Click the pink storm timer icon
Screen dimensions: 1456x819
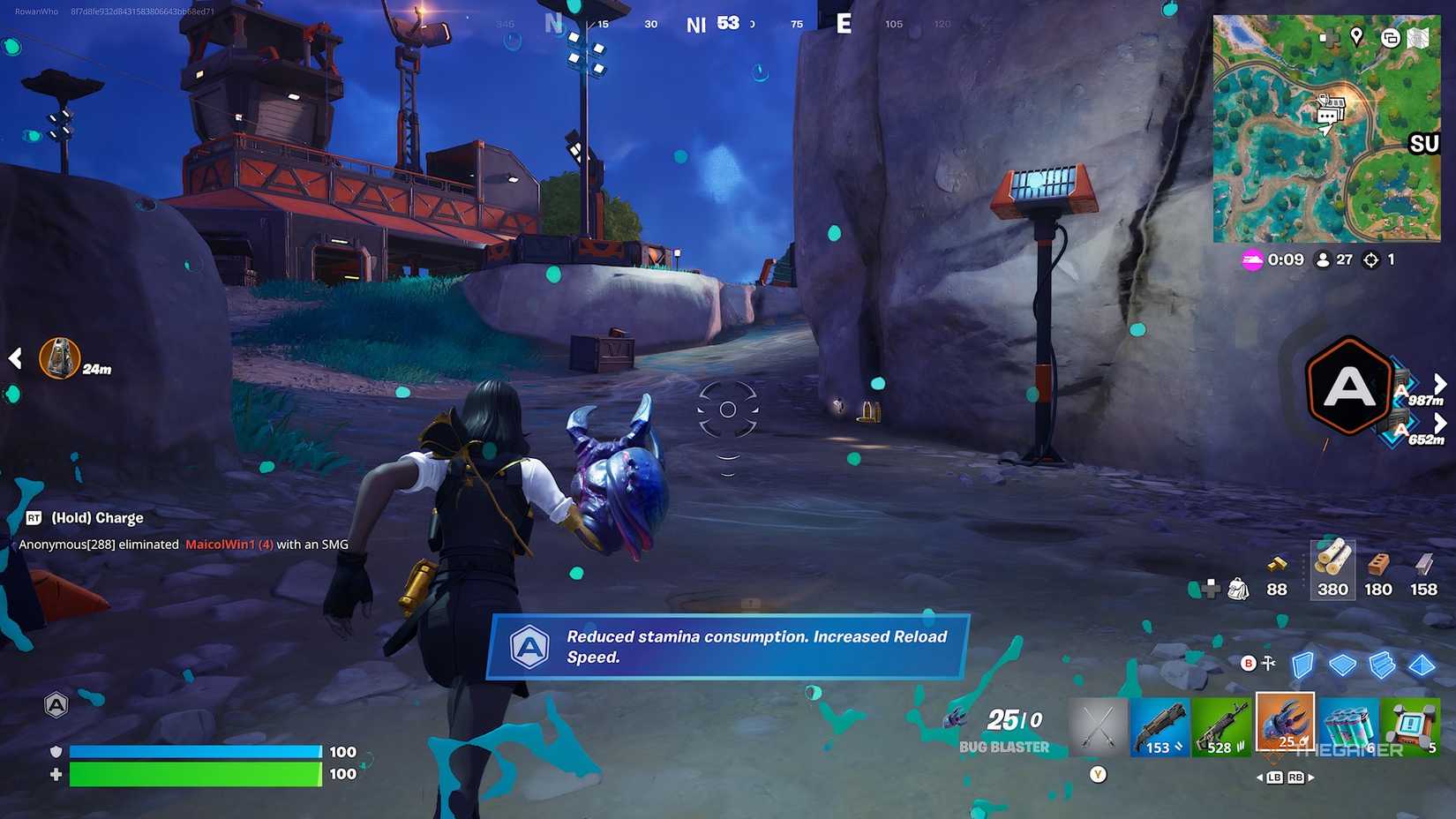[1253, 259]
